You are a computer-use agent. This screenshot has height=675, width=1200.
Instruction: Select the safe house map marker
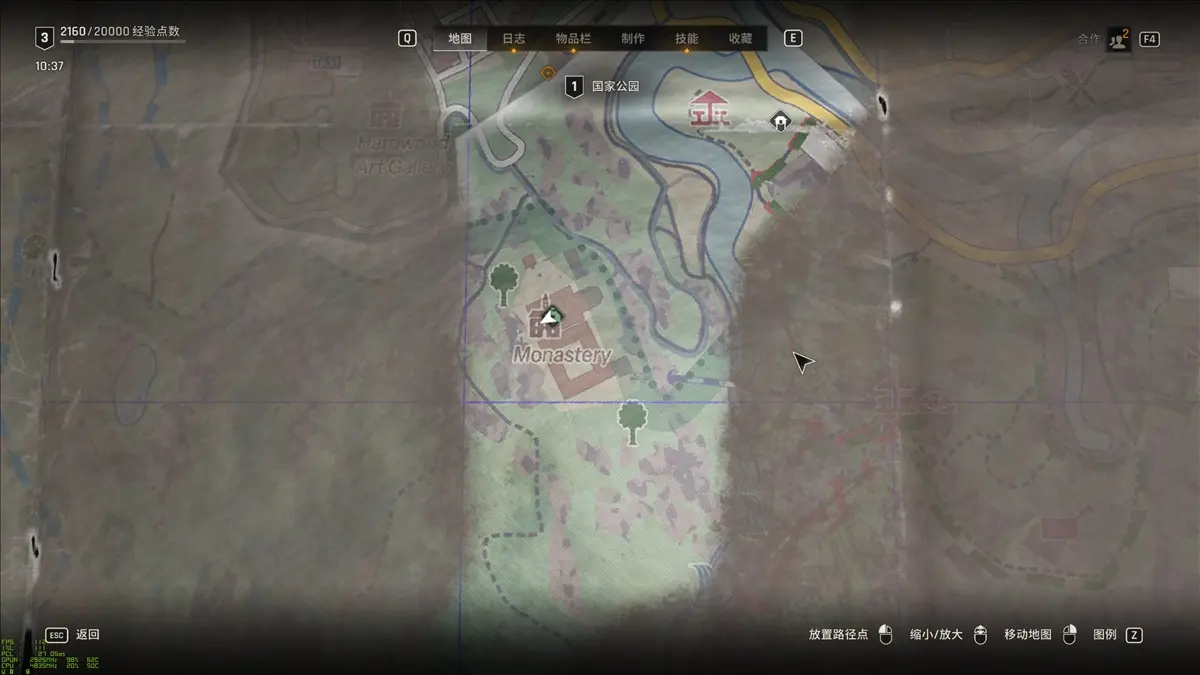click(x=780, y=122)
